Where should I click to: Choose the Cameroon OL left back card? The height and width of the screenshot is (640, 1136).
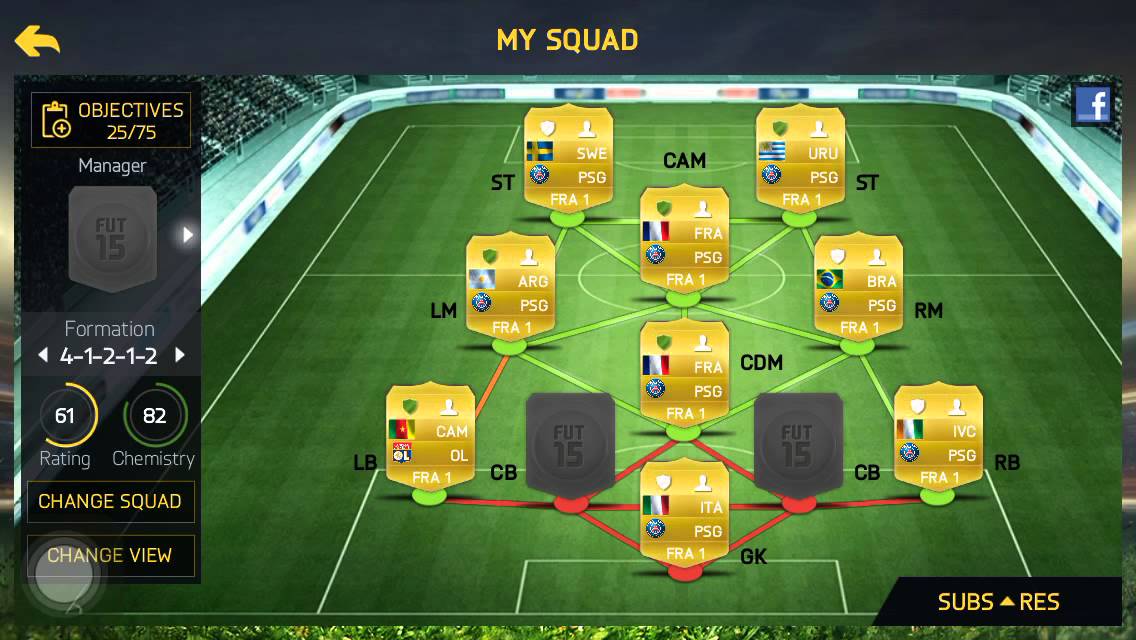tap(430, 435)
